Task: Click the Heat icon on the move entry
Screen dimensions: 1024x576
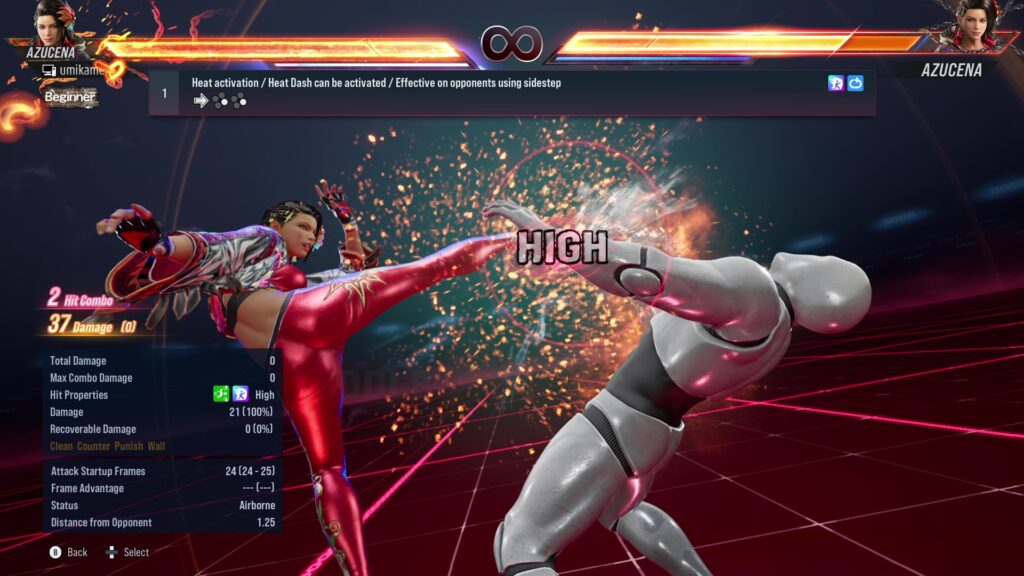Action: pyautogui.click(x=836, y=84)
